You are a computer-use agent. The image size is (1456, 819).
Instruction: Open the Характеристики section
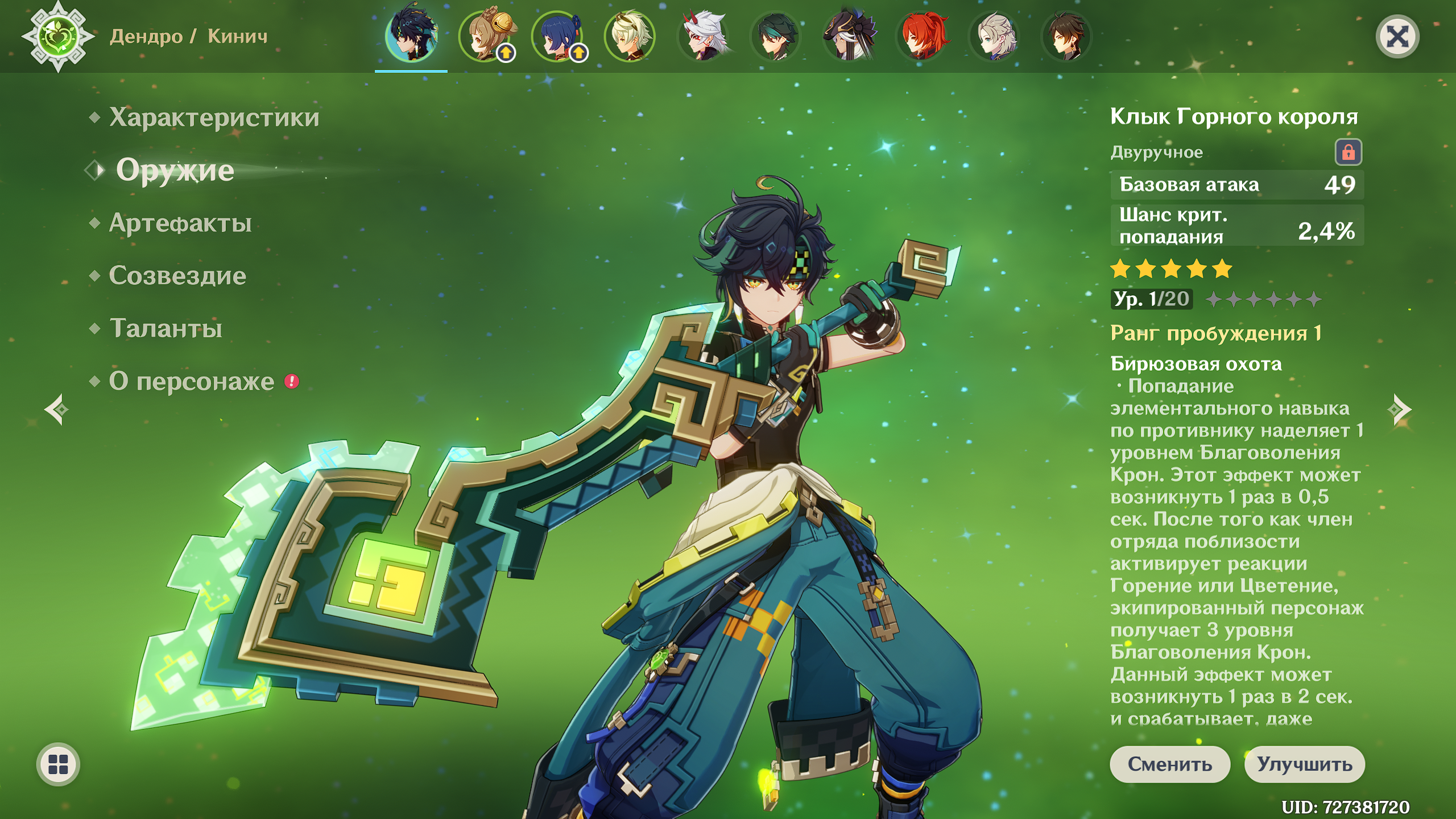pyautogui.click(x=214, y=117)
